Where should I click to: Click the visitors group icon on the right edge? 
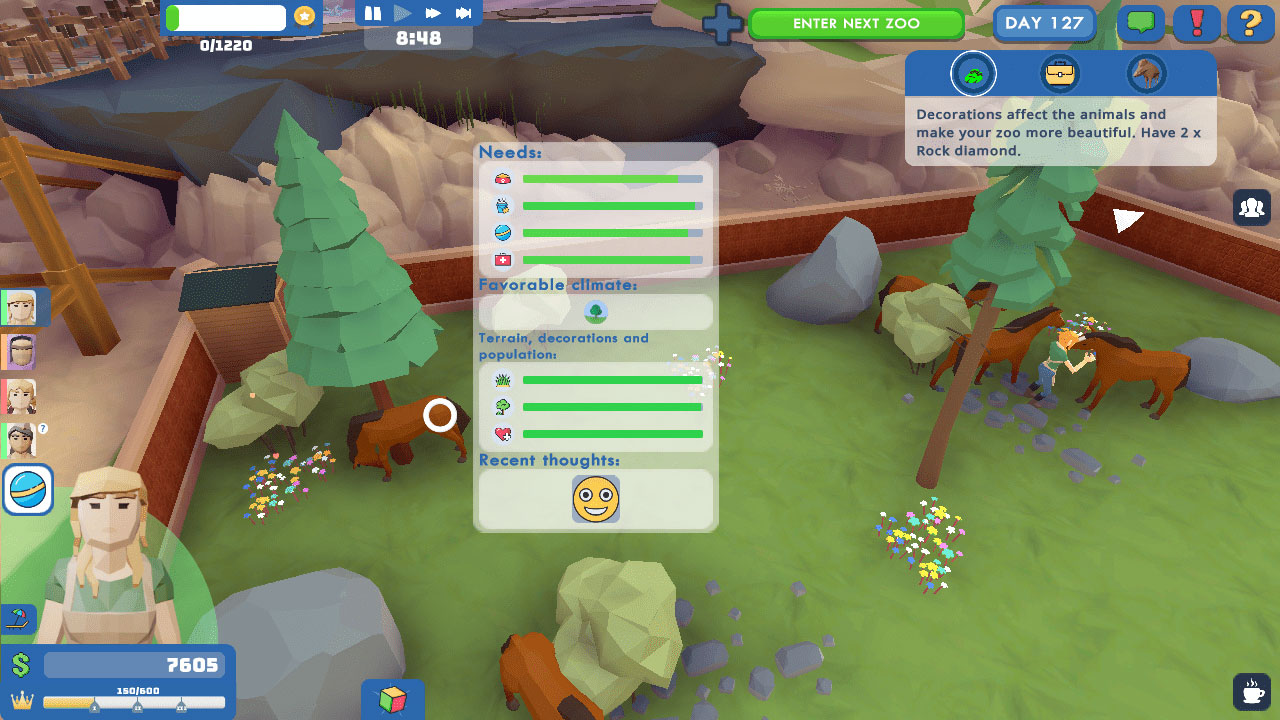click(x=1252, y=207)
